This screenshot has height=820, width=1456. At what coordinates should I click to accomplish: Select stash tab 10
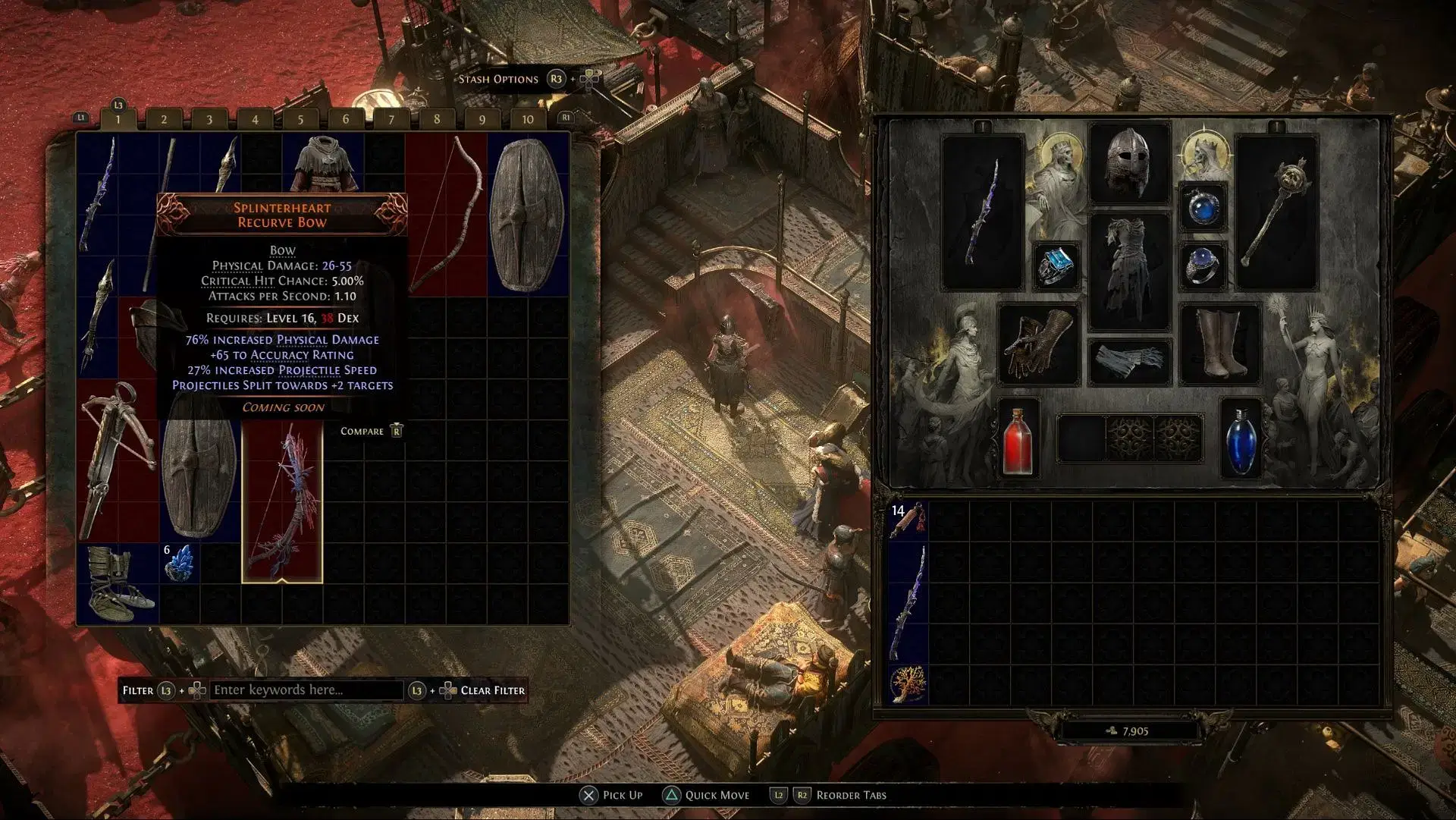pos(528,119)
